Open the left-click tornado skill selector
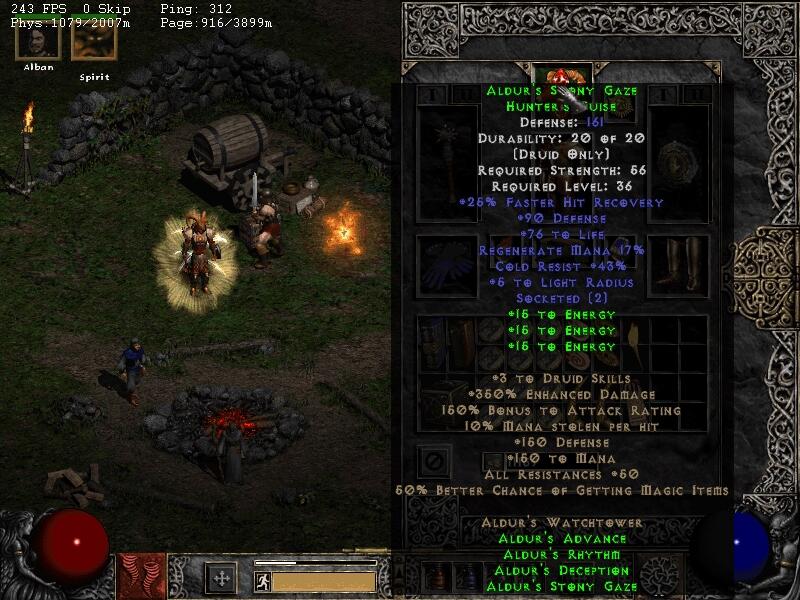 [139, 577]
